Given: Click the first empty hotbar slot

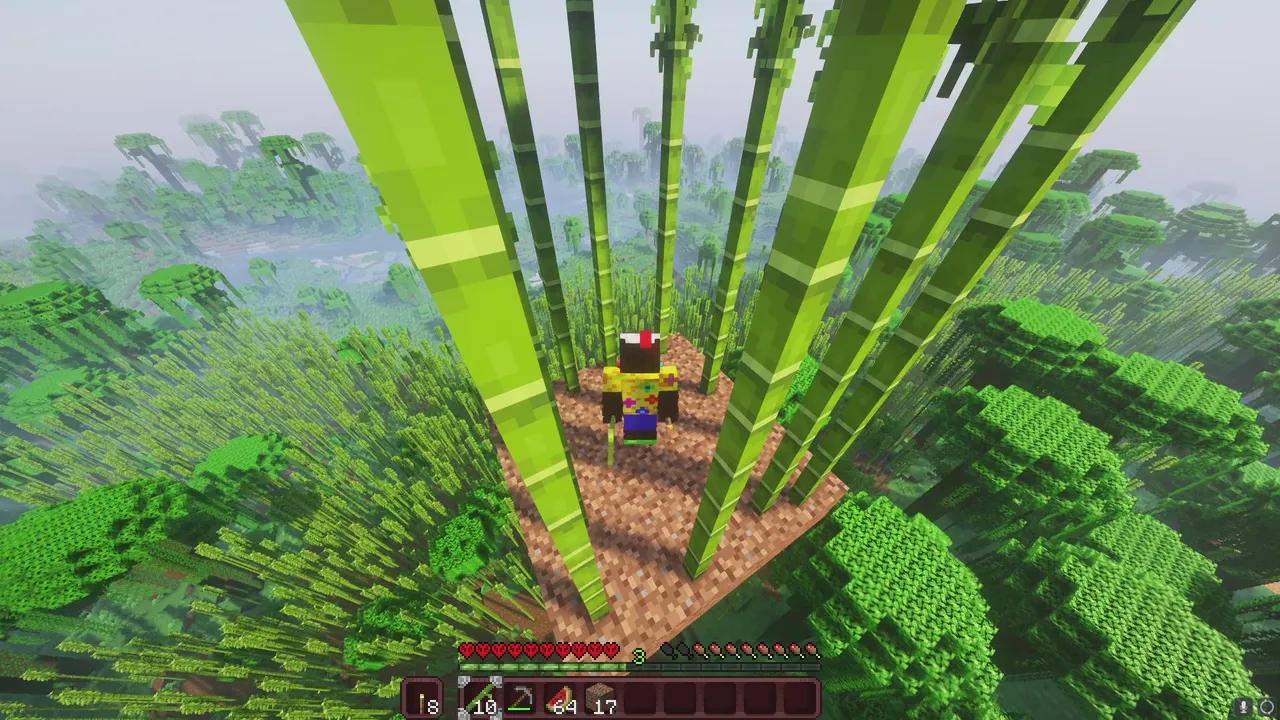Looking at the screenshot, I should pyautogui.click(x=638, y=696).
